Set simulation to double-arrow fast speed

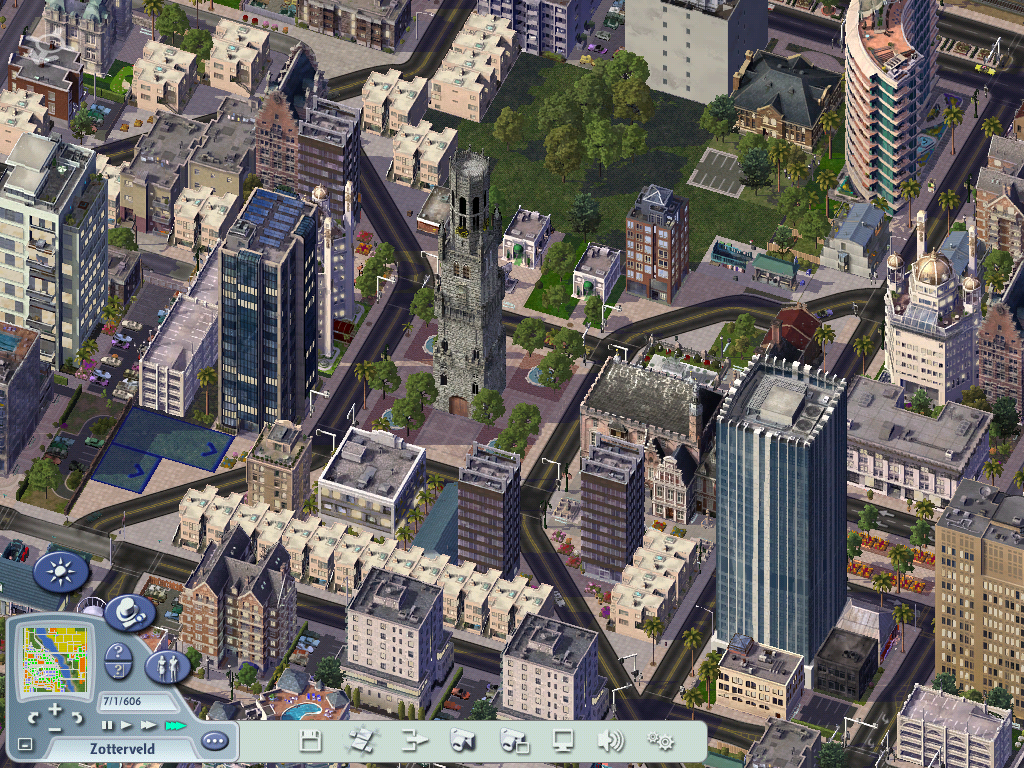click(x=148, y=724)
